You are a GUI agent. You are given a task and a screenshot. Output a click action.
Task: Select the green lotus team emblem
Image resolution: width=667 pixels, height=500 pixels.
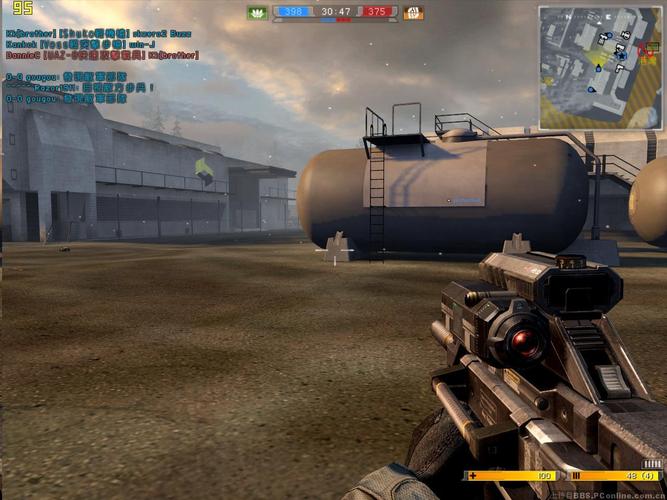[x=257, y=13]
